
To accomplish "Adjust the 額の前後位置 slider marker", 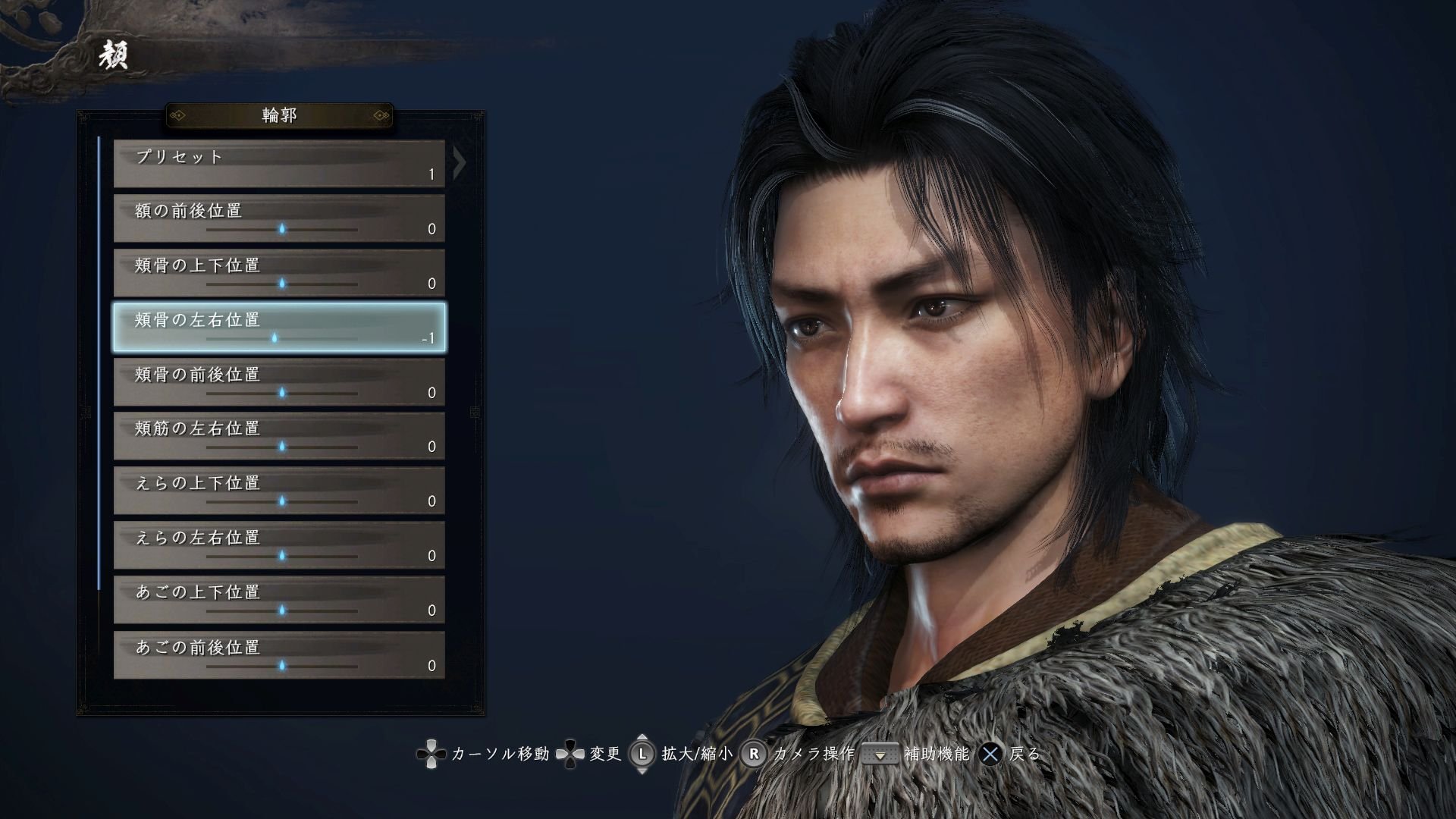I will click(281, 230).
